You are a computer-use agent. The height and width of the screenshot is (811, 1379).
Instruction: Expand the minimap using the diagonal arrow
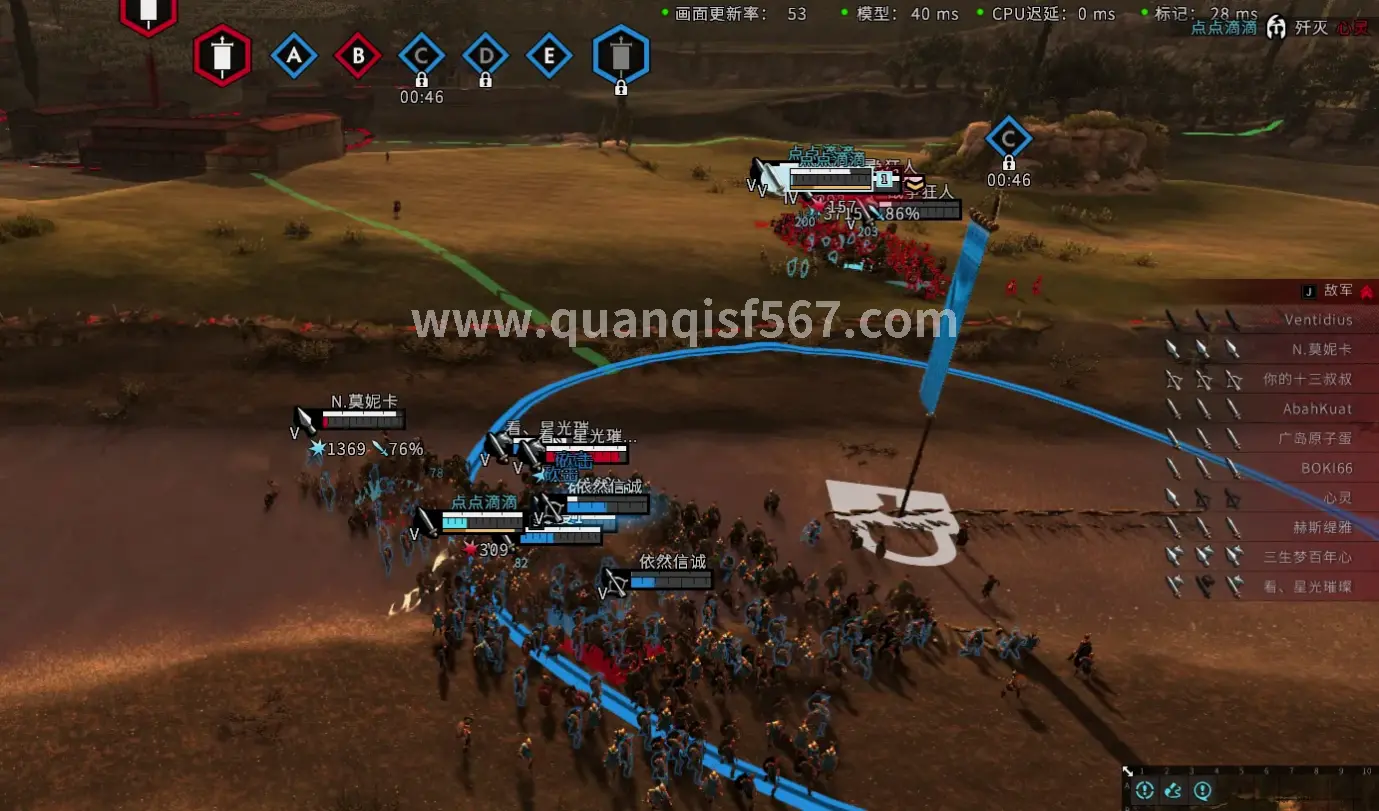pyautogui.click(x=1127, y=771)
